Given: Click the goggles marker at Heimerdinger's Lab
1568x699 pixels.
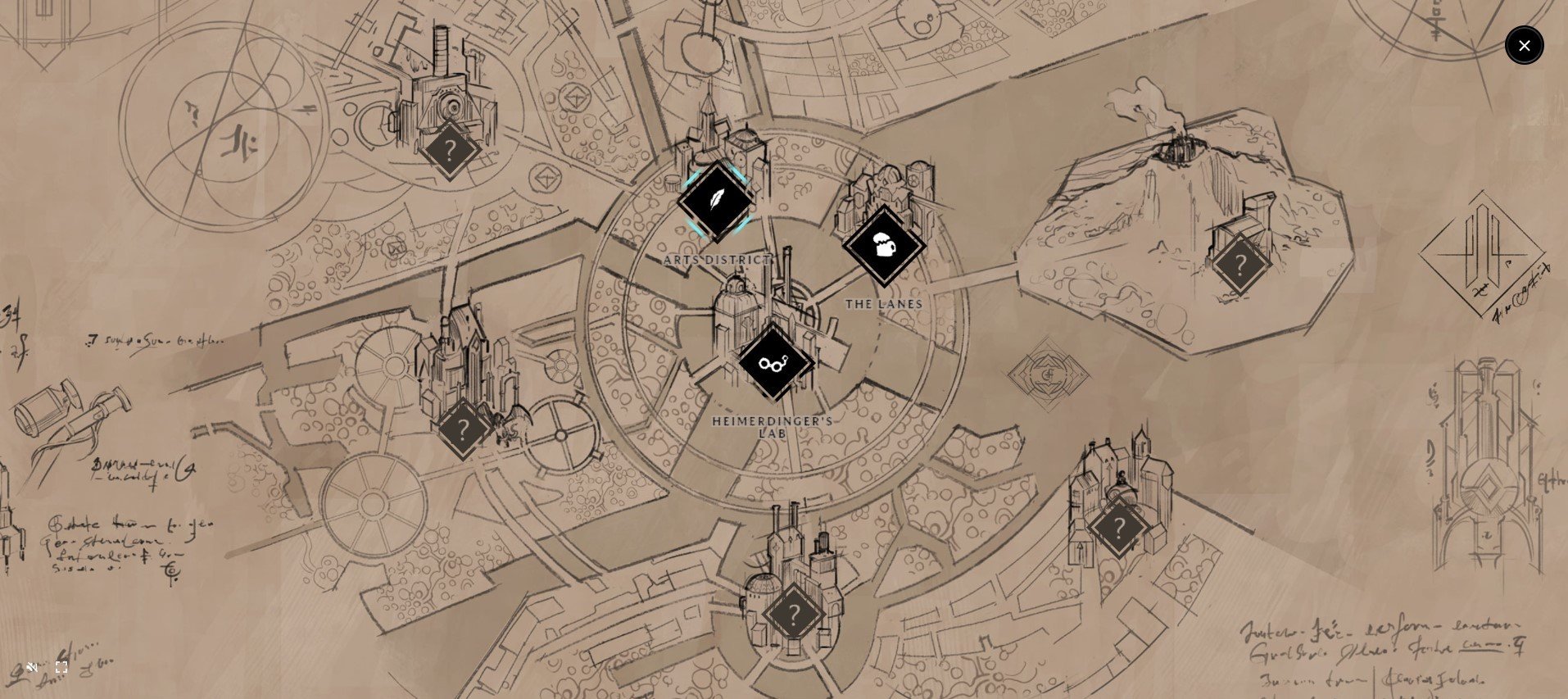Looking at the screenshot, I should (775, 363).
